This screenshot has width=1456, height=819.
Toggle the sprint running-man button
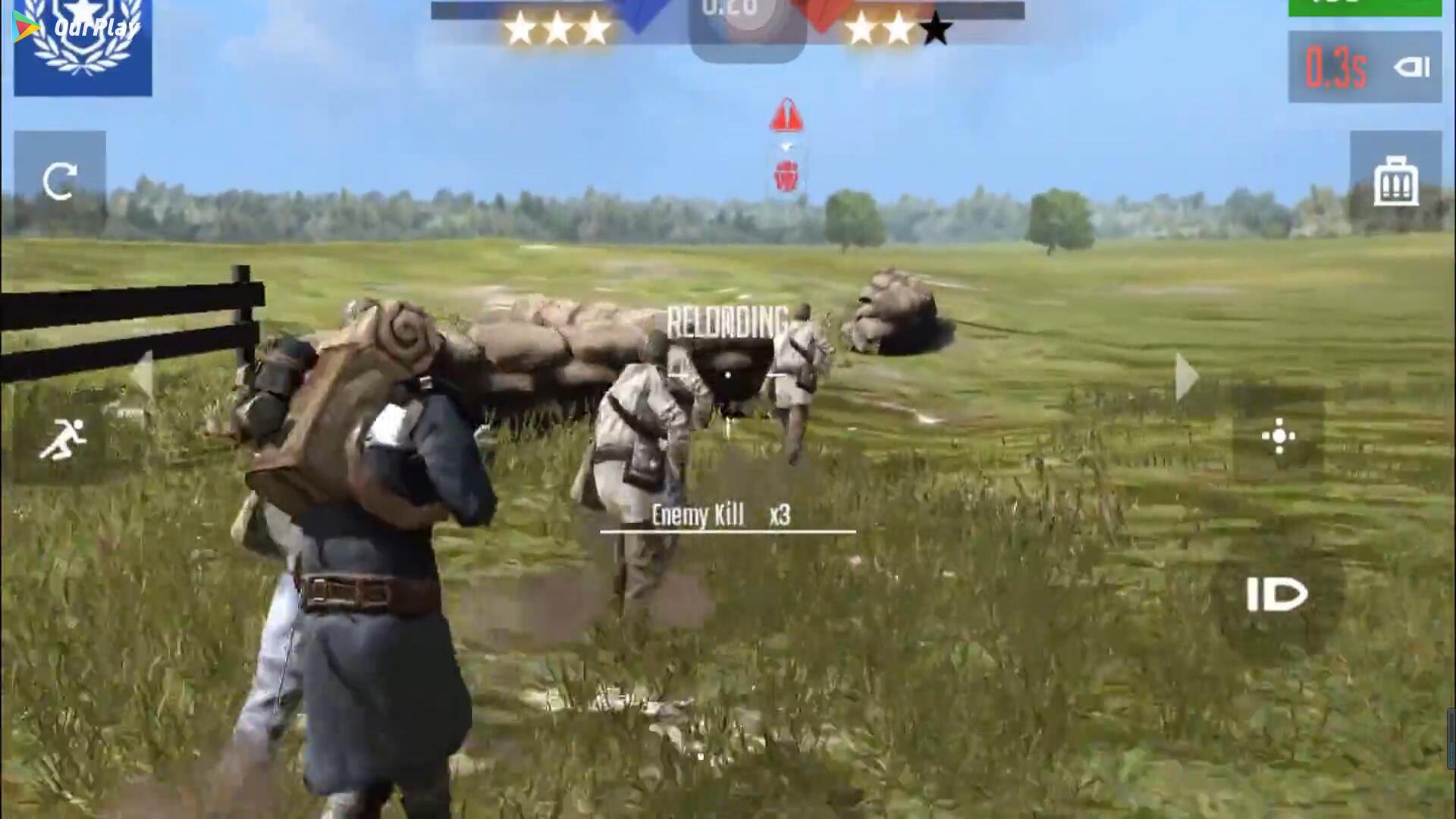[62, 439]
